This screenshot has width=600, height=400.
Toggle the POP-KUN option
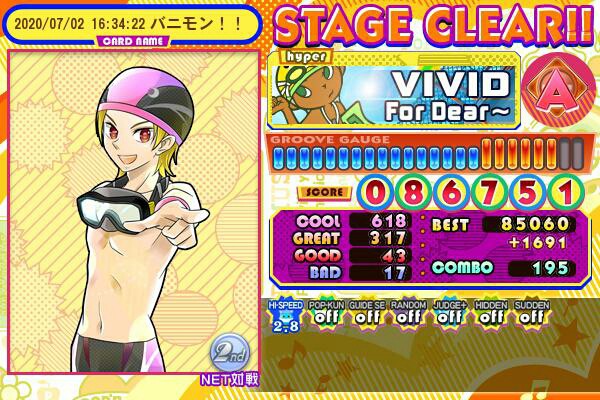point(323,316)
